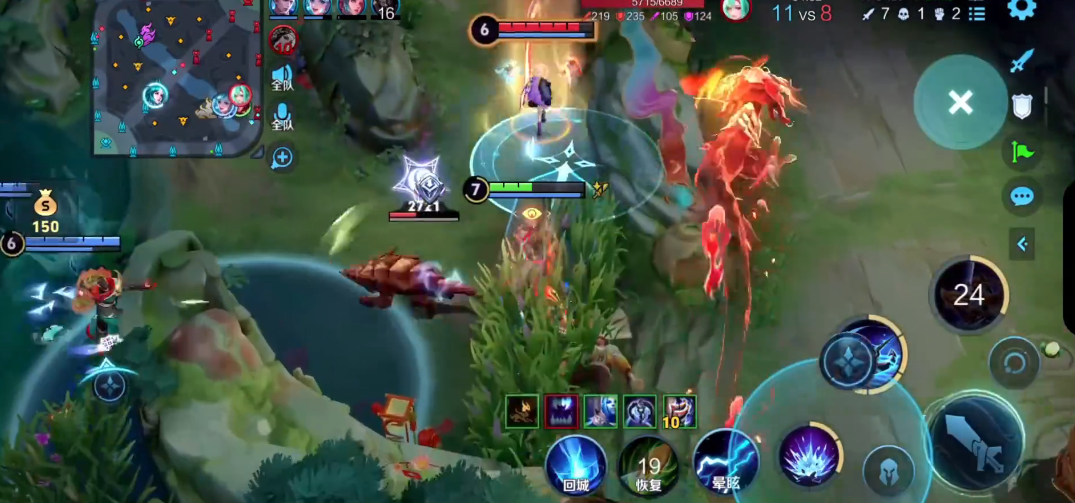Collapse the side panel with the arrow
The image size is (1075, 503).
[1022, 243]
